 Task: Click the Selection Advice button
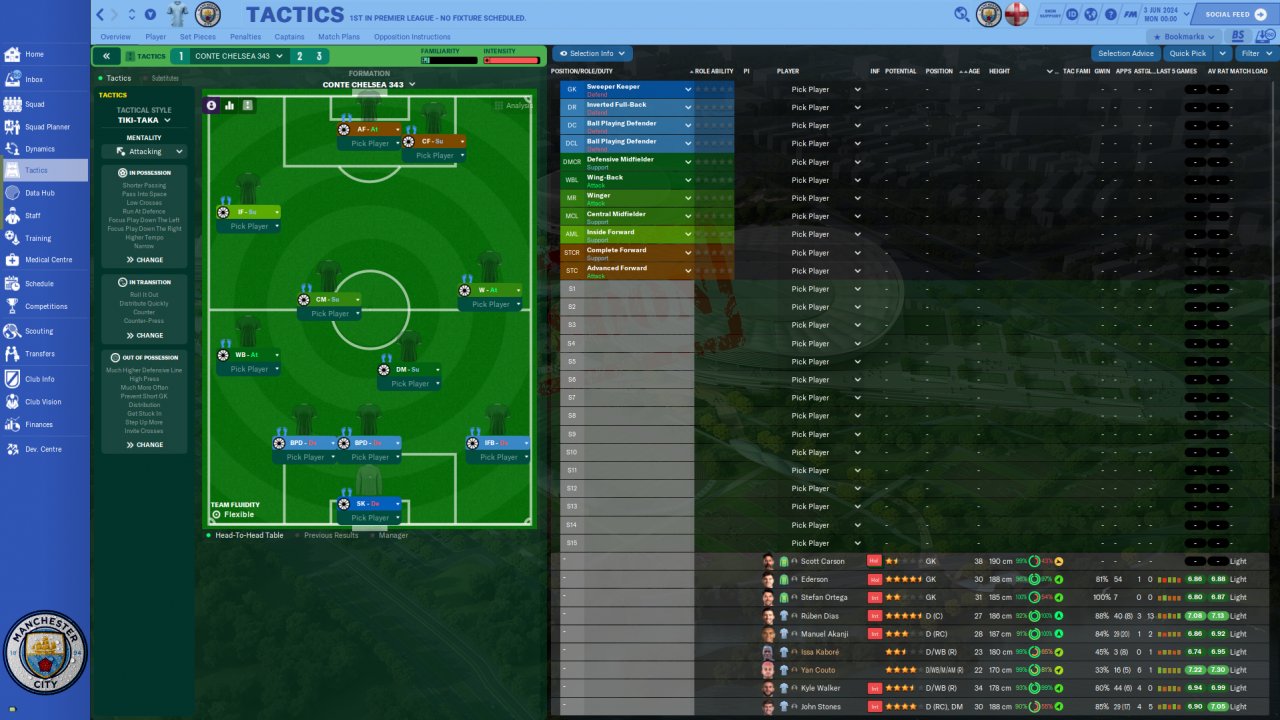click(1125, 54)
